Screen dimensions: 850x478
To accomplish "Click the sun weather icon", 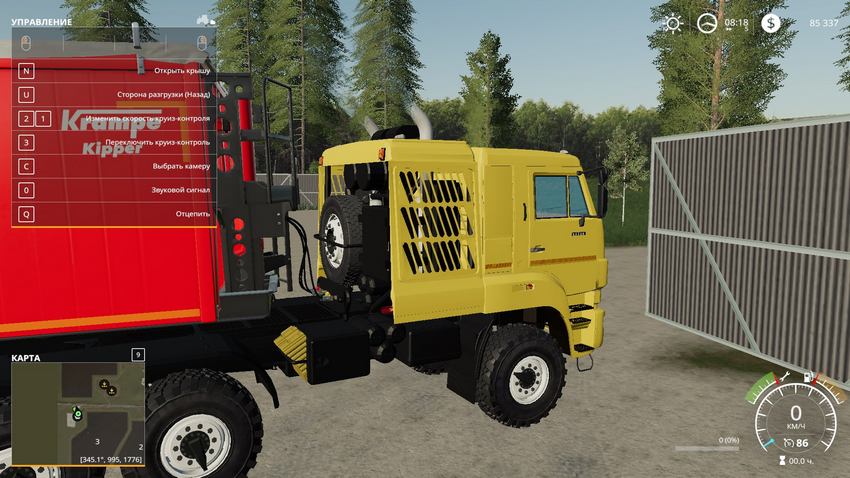I will coord(673,23).
